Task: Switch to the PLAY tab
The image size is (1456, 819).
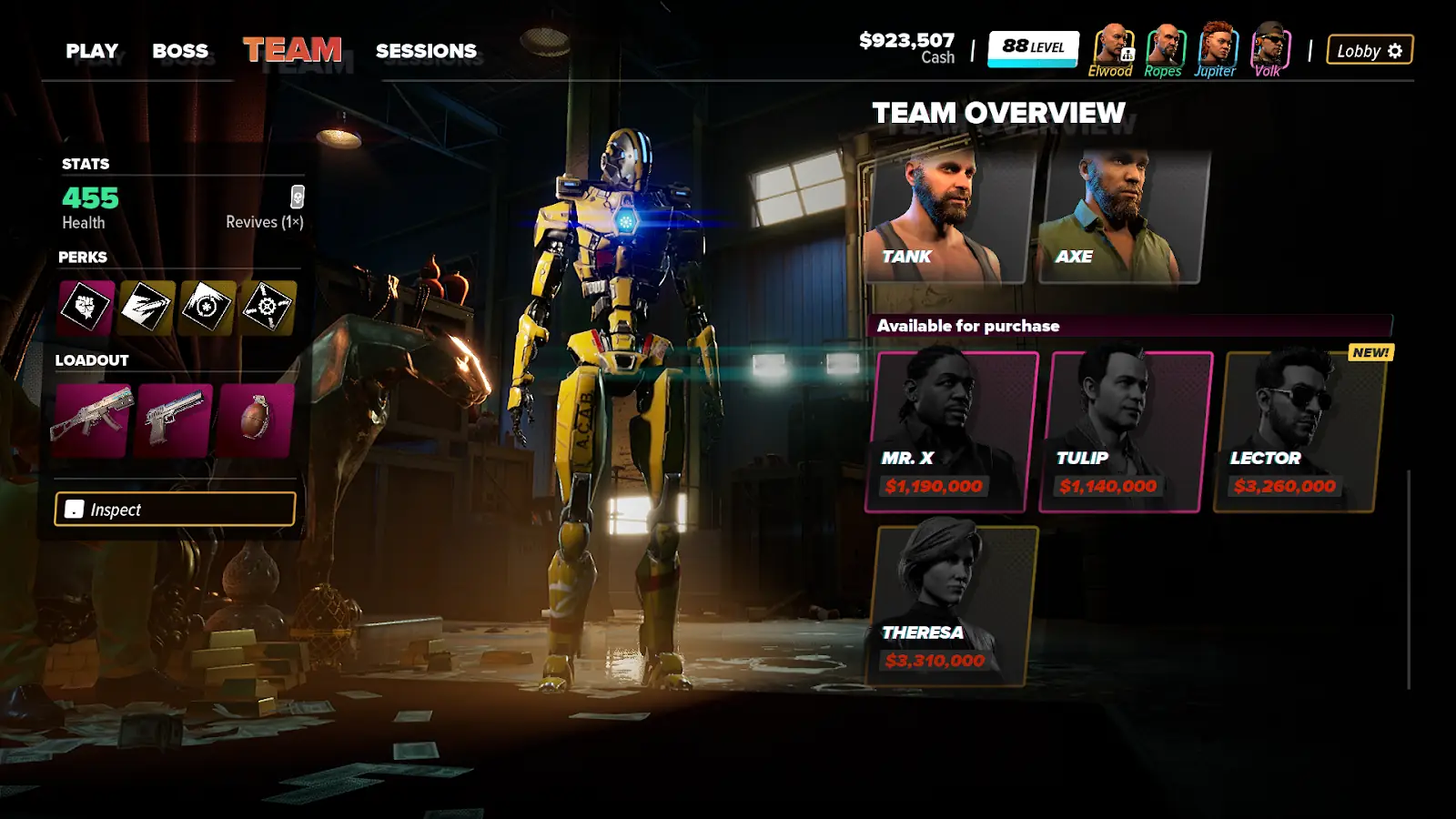Action: (92, 51)
